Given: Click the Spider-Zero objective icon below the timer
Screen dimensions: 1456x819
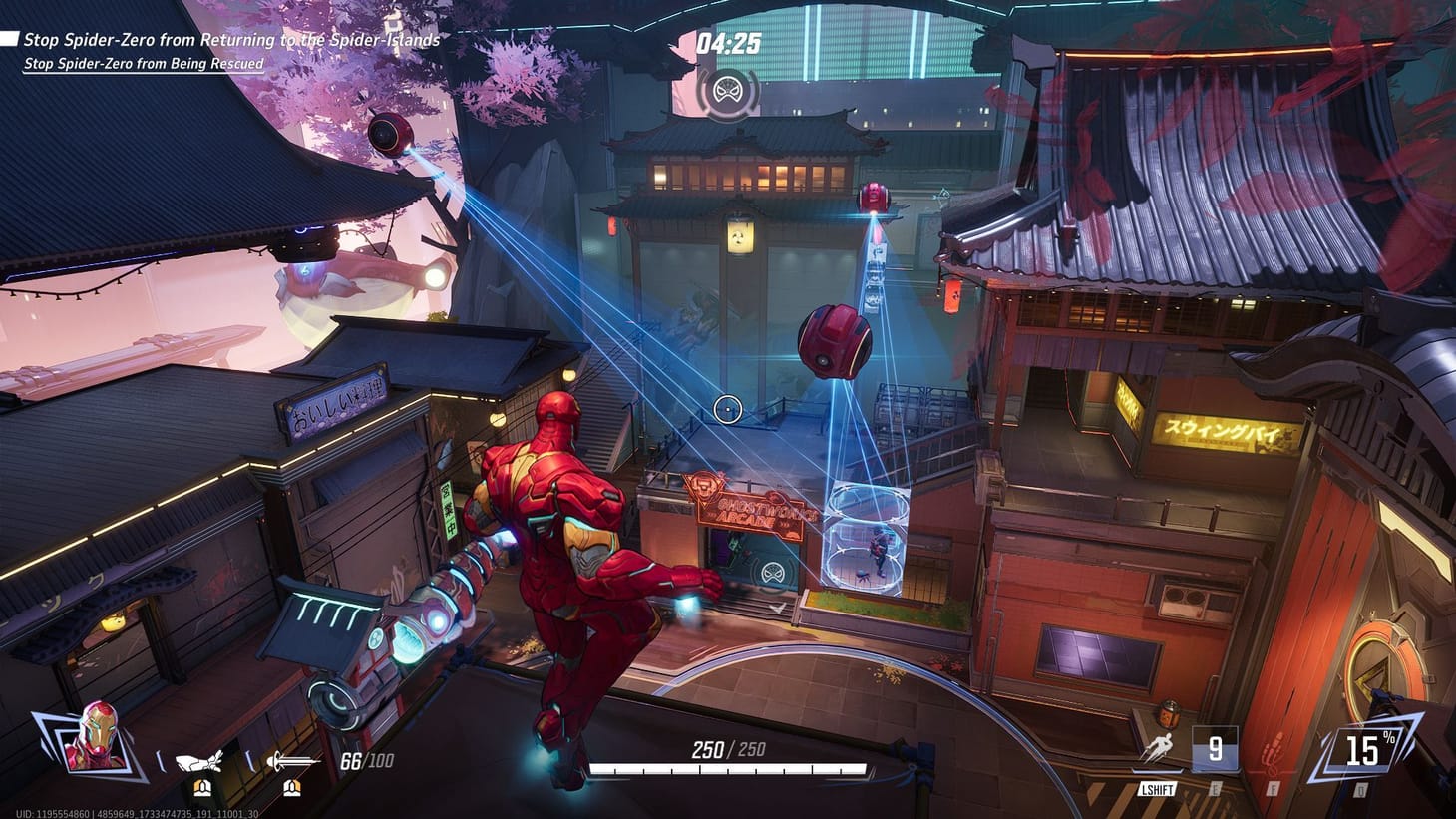Looking at the screenshot, I should 727,93.
